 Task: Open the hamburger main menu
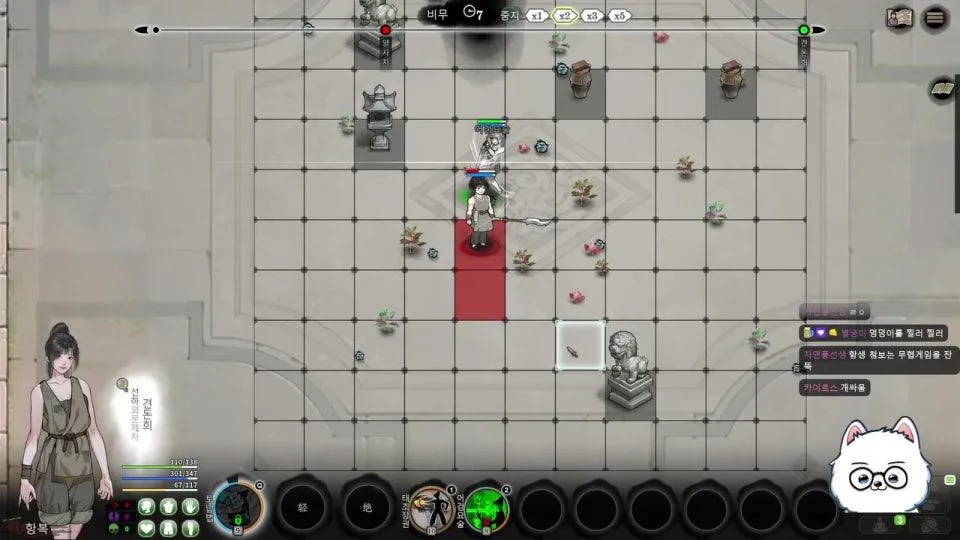point(935,18)
